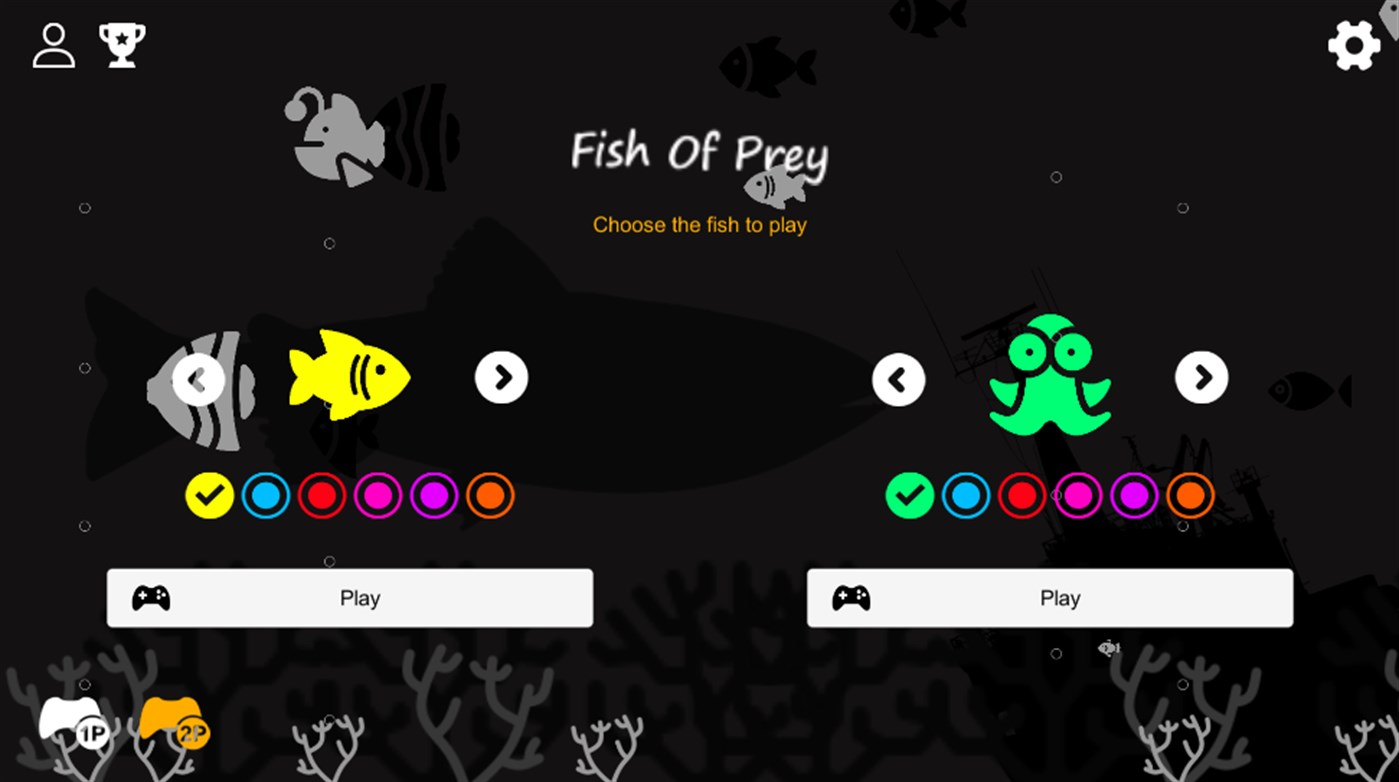This screenshot has width=1399, height=782.
Task: Open the settings gear menu
Action: pyautogui.click(x=1353, y=45)
